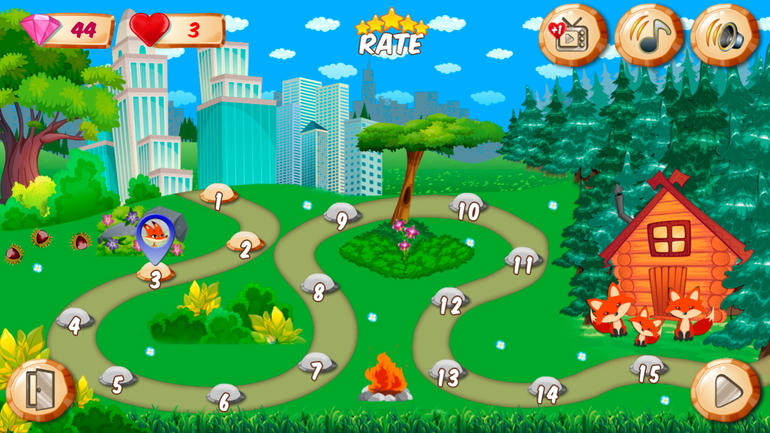
Task: Pick level 12 on the map
Action: [451, 301]
